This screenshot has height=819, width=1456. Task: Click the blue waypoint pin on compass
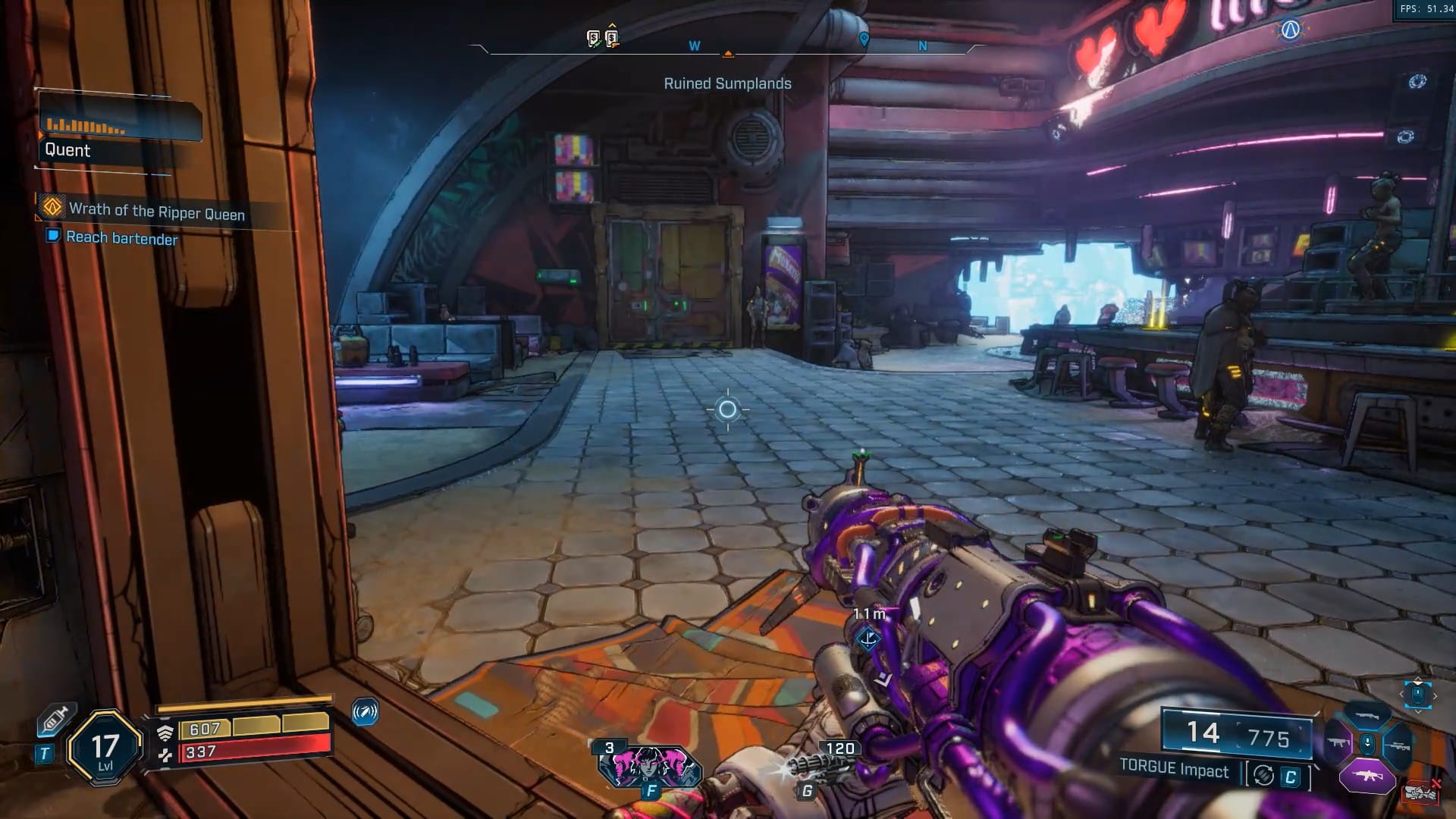coord(863,39)
